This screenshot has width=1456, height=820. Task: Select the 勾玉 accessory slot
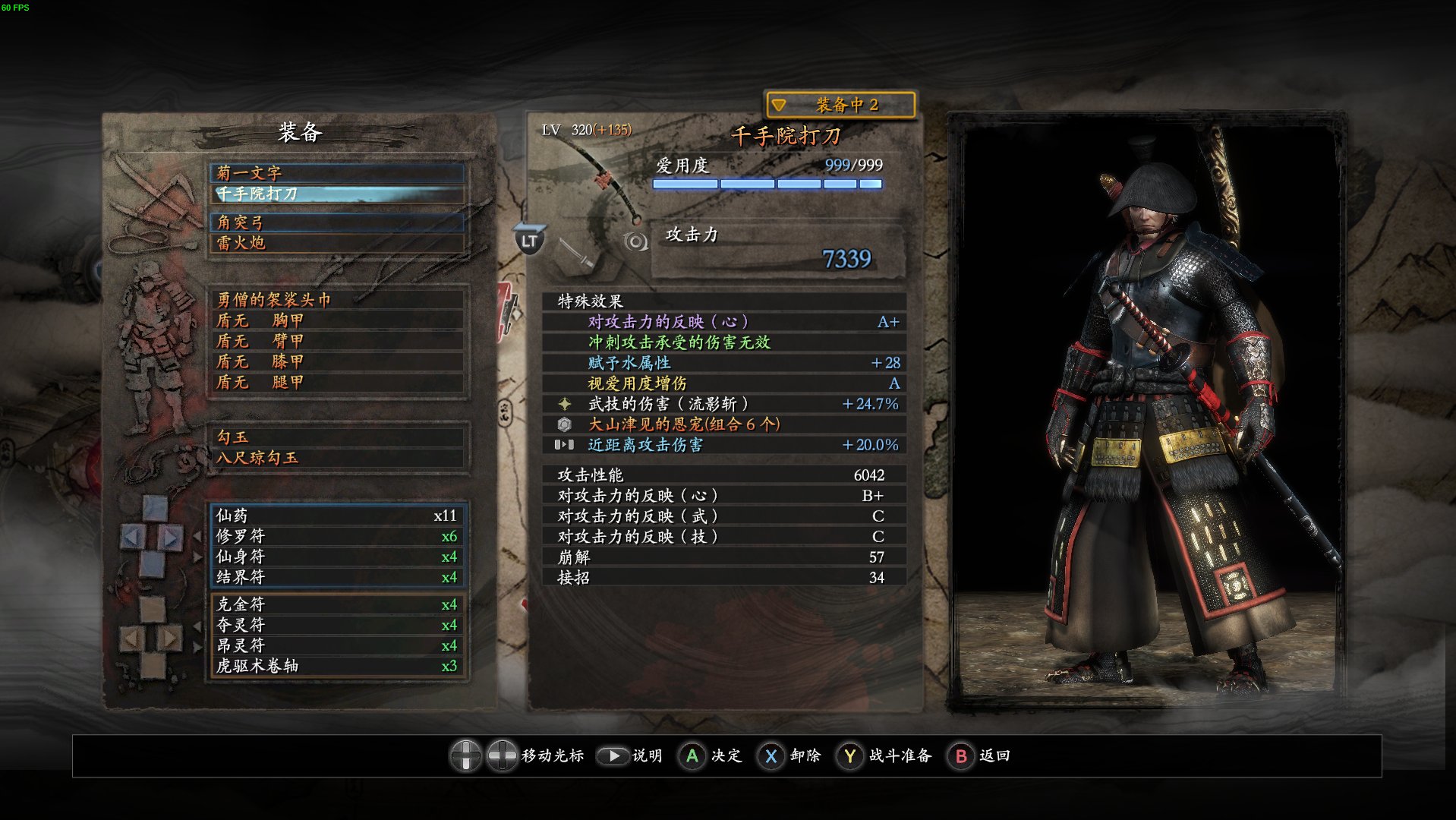(336, 437)
